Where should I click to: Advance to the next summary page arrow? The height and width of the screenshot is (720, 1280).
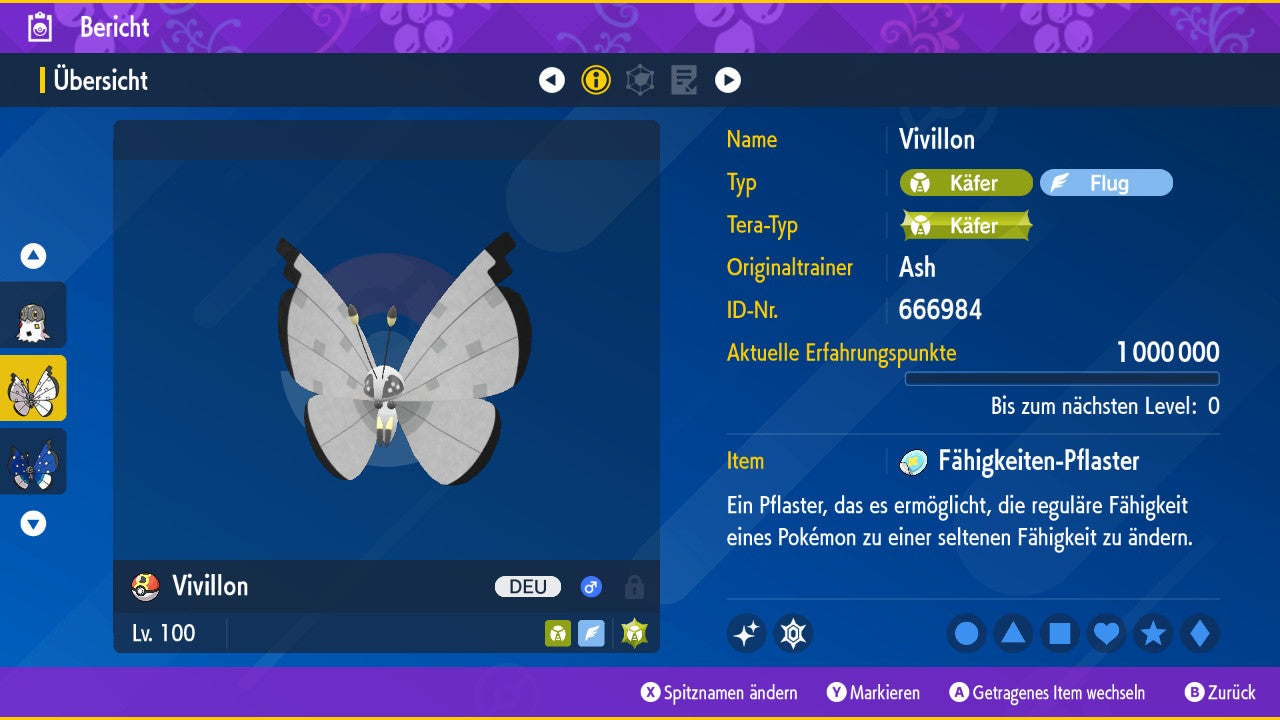(x=728, y=80)
